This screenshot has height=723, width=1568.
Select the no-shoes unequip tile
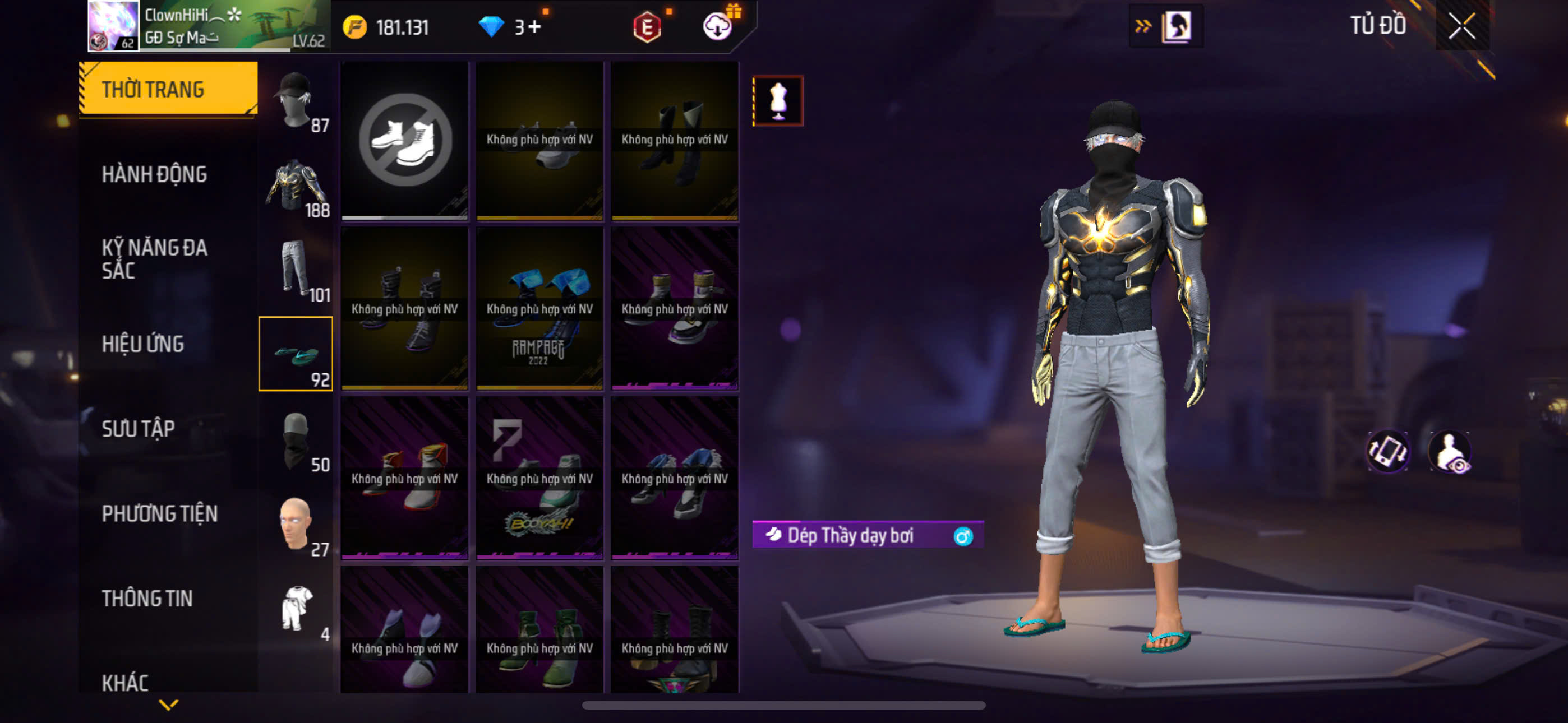click(x=405, y=140)
